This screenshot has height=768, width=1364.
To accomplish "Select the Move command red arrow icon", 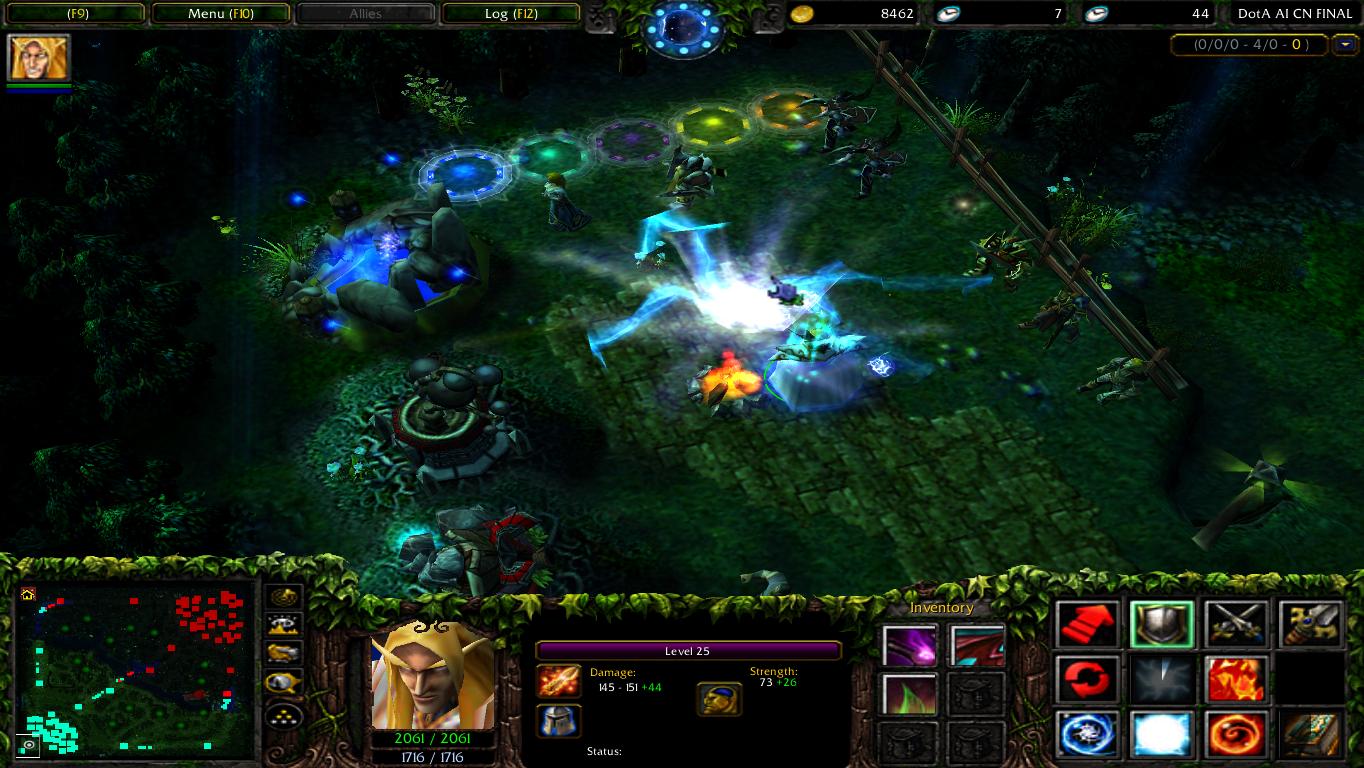I will coord(1086,622).
